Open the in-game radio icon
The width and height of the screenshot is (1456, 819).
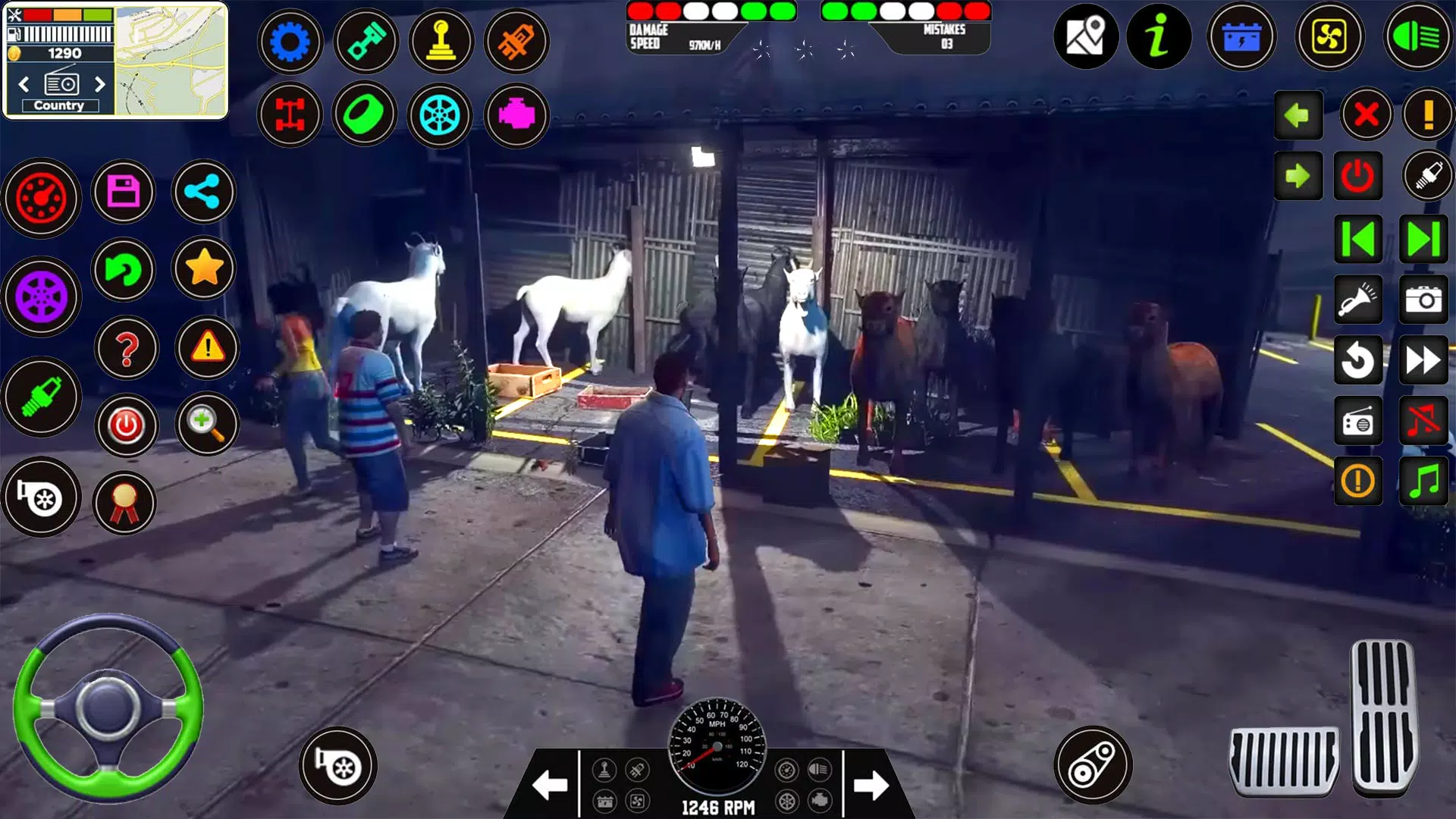click(1358, 422)
